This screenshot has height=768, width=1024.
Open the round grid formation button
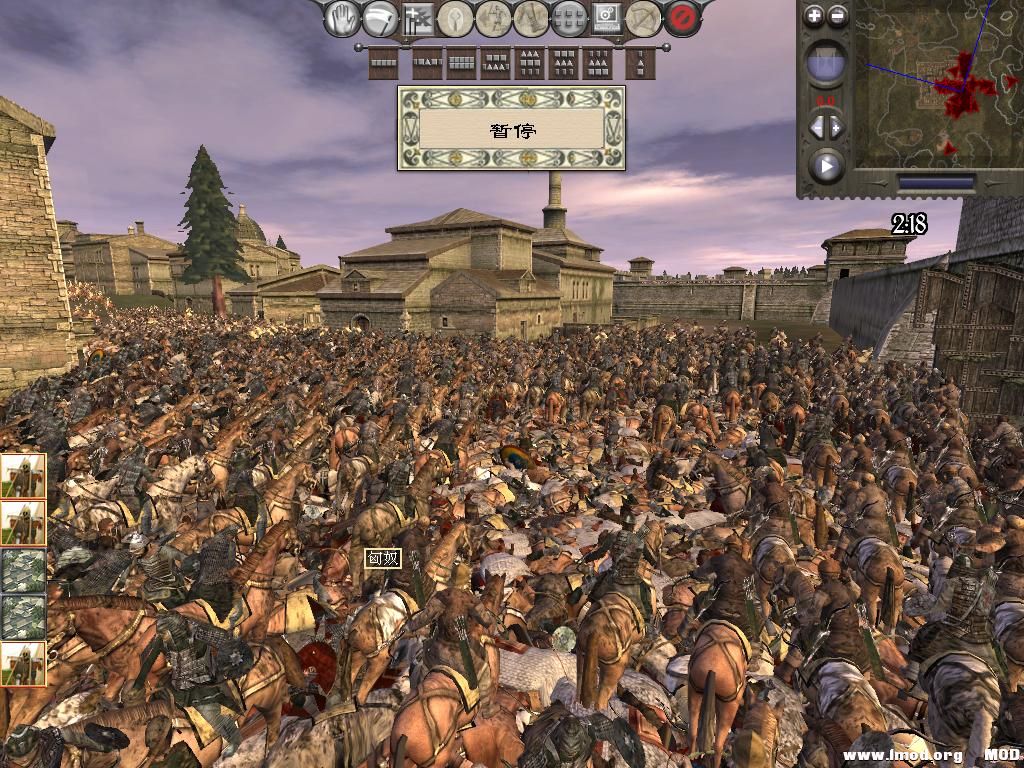click(x=568, y=18)
